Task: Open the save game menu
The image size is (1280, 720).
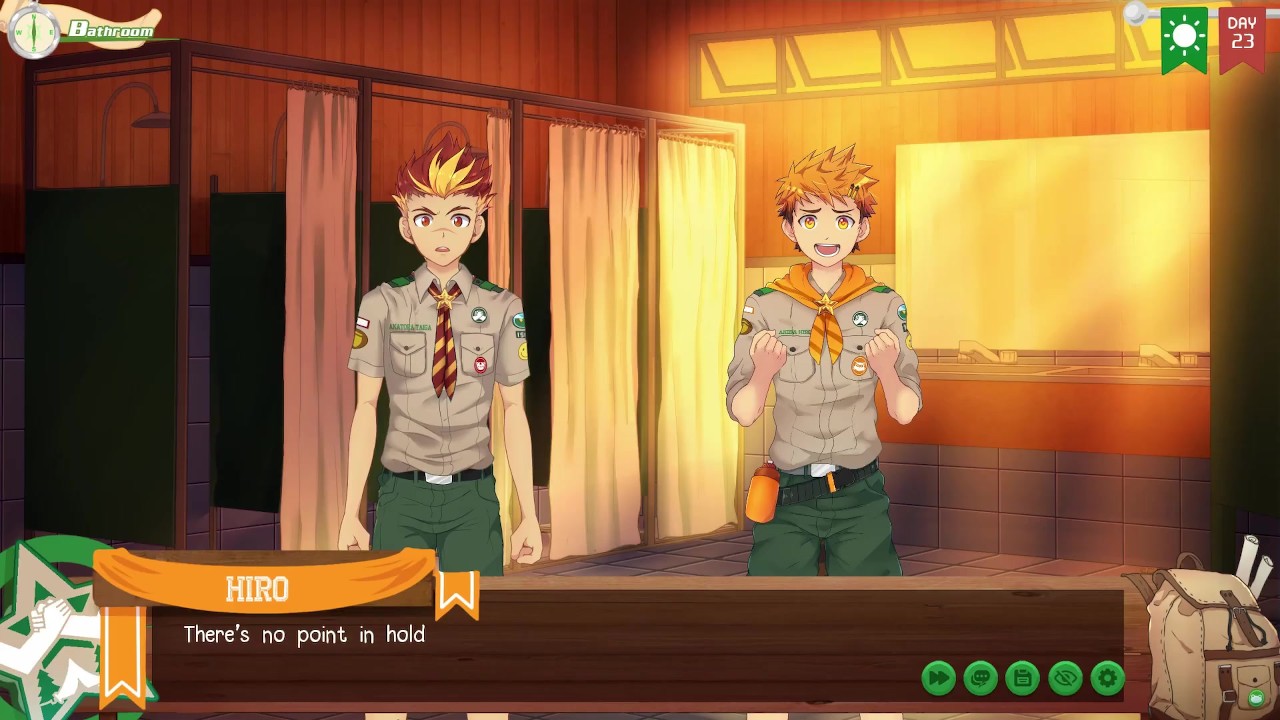Action: coord(1023,678)
